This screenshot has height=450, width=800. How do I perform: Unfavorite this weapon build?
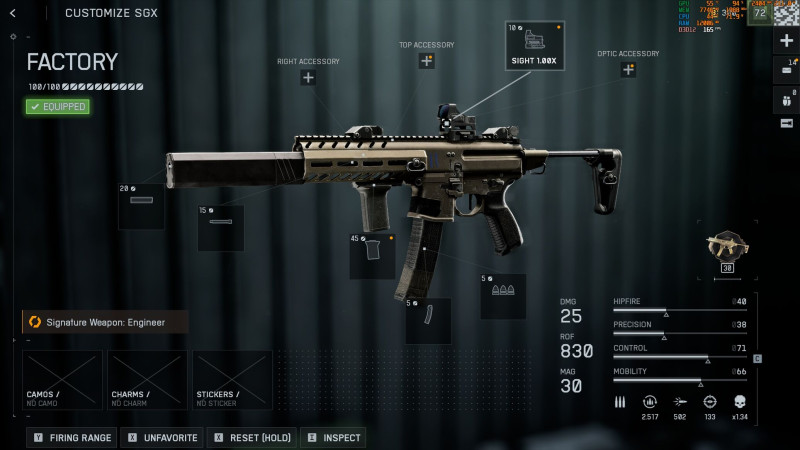[161, 437]
